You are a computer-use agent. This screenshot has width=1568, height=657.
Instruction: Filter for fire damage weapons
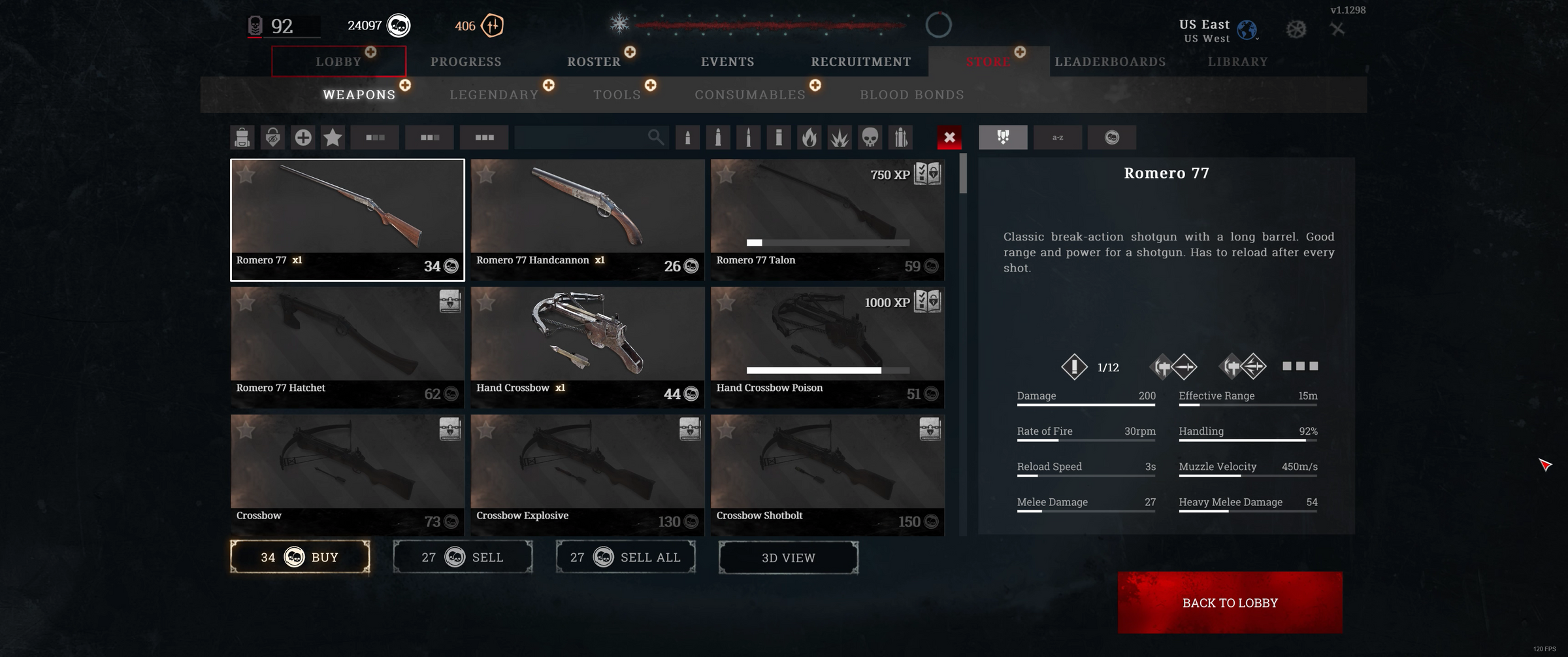809,137
